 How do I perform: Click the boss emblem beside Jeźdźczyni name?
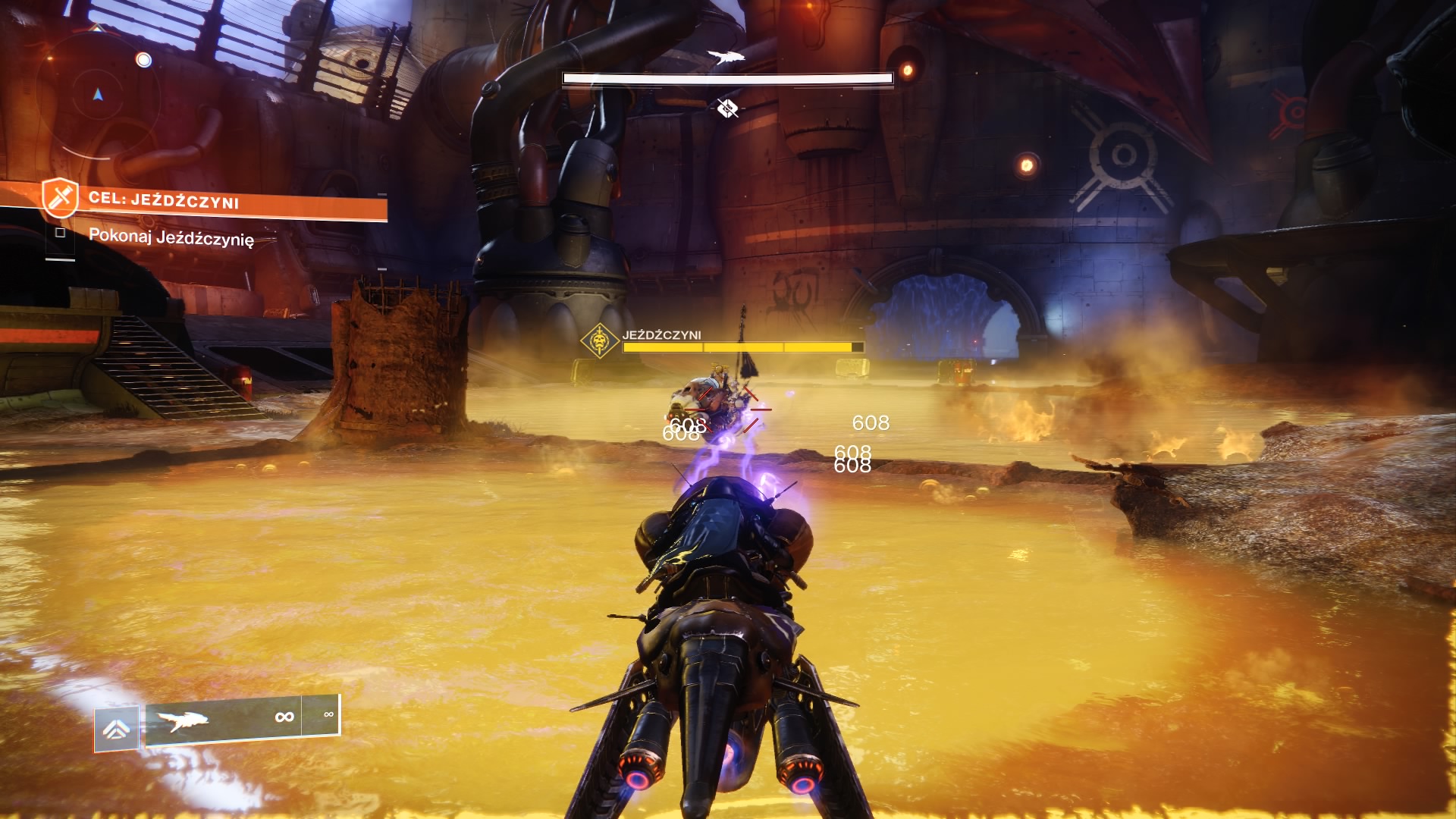pyautogui.click(x=600, y=341)
